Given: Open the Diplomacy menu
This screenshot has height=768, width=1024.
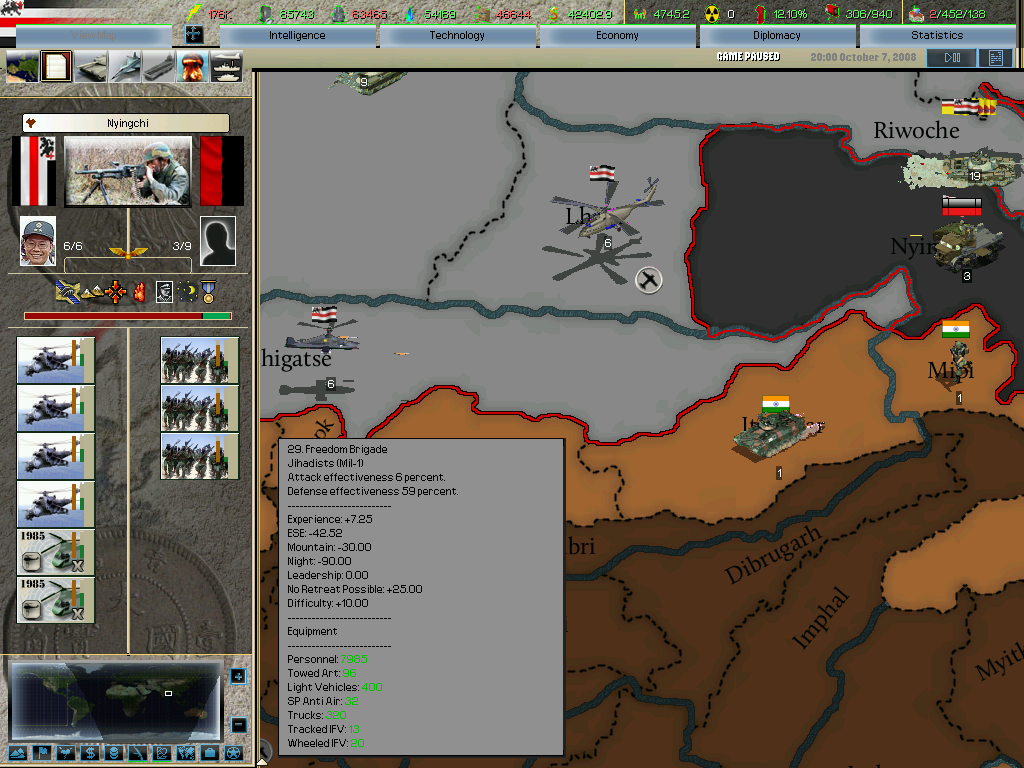Looking at the screenshot, I should click(x=777, y=35).
